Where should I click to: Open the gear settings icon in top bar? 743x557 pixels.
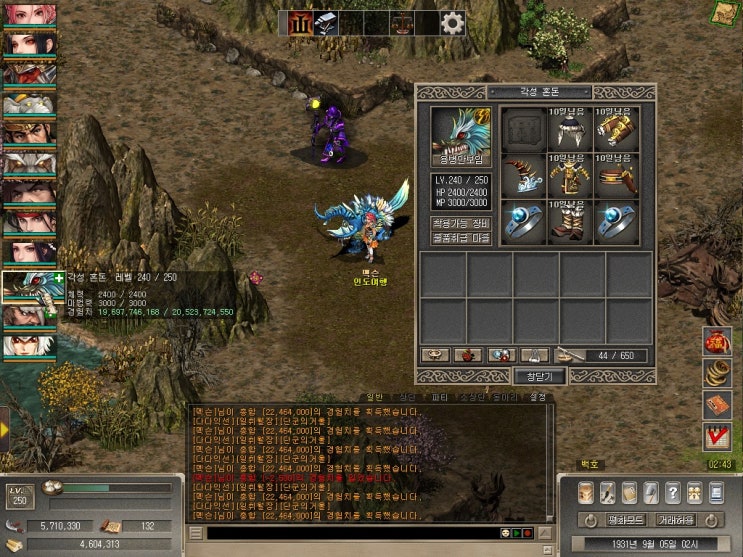[x=452, y=23]
